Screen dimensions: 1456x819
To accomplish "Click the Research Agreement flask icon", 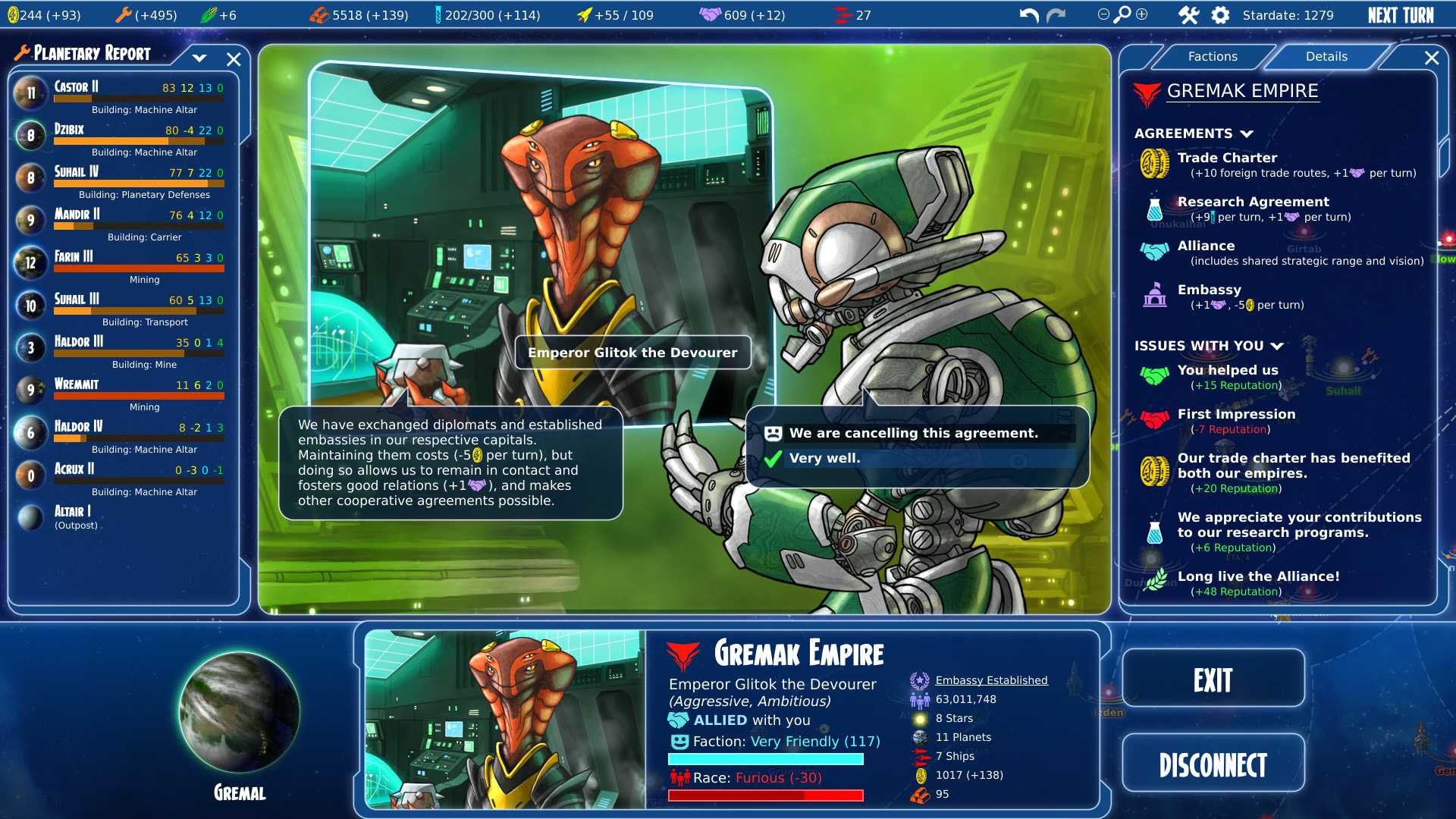I will [1154, 208].
